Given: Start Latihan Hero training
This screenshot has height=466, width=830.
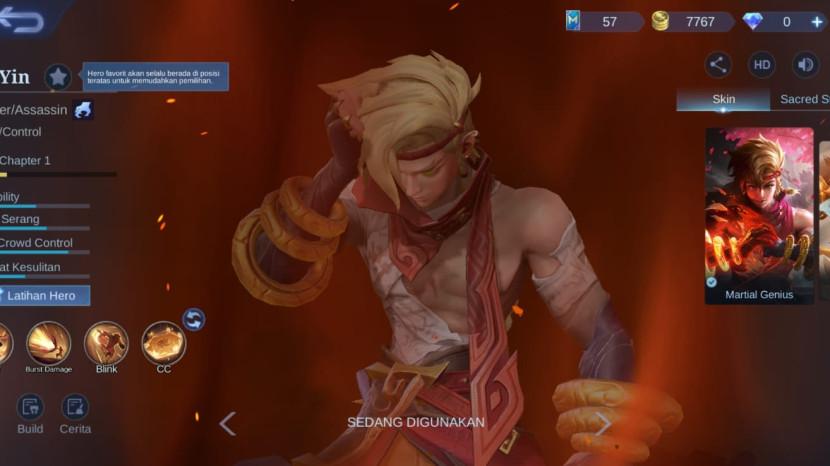Looking at the screenshot, I should coord(44,295).
